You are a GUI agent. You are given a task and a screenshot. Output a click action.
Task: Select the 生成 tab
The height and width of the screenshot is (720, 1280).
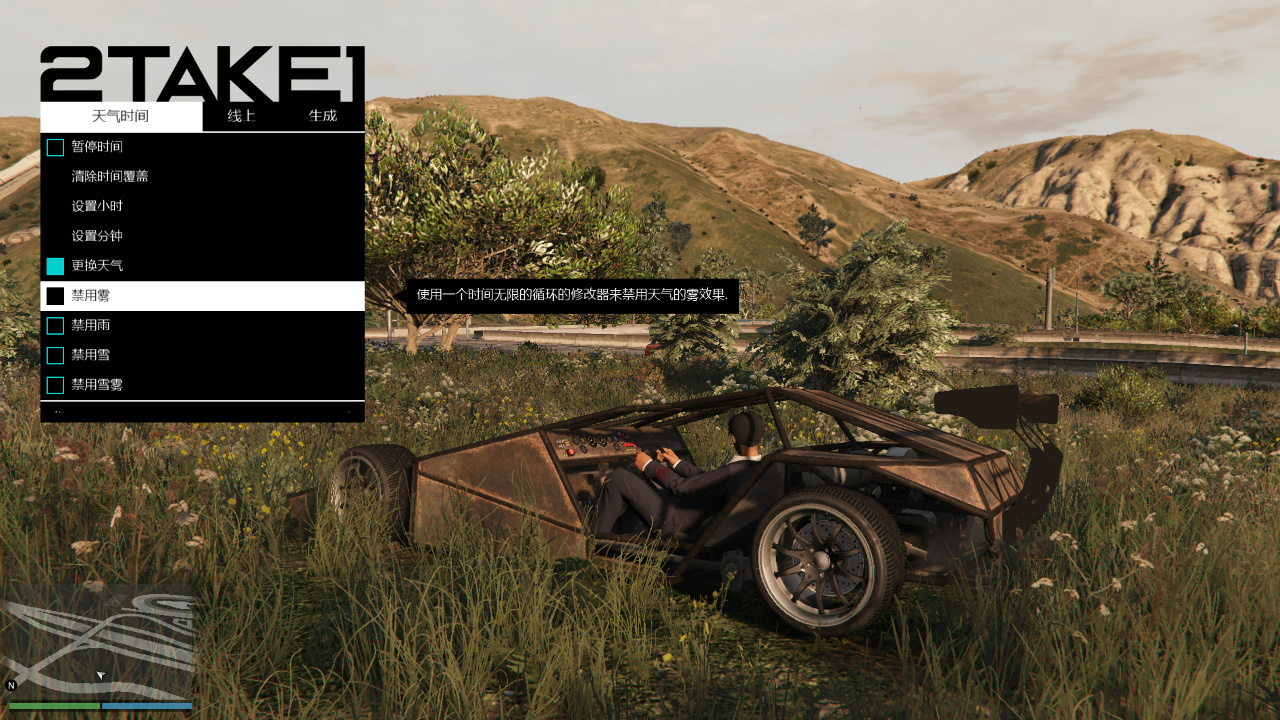tap(323, 116)
